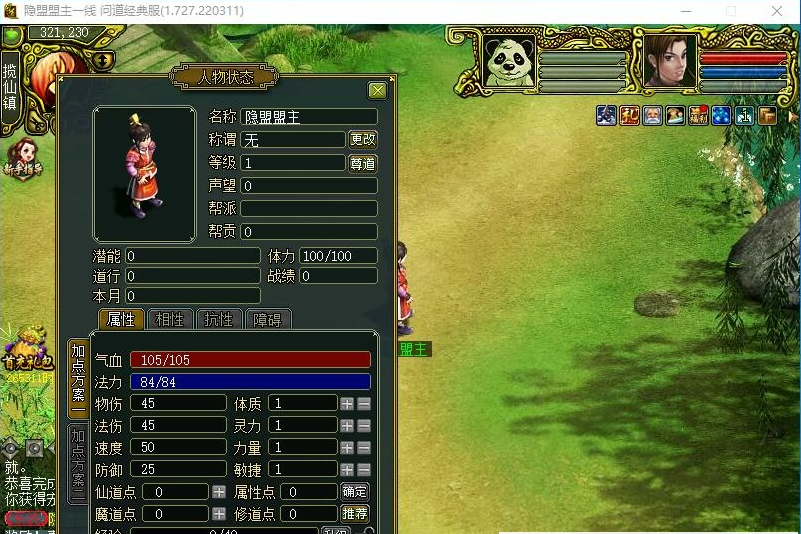Viewport: 801px width, 534px height.
Task: Close the character status panel
Action: tap(377, 91)
